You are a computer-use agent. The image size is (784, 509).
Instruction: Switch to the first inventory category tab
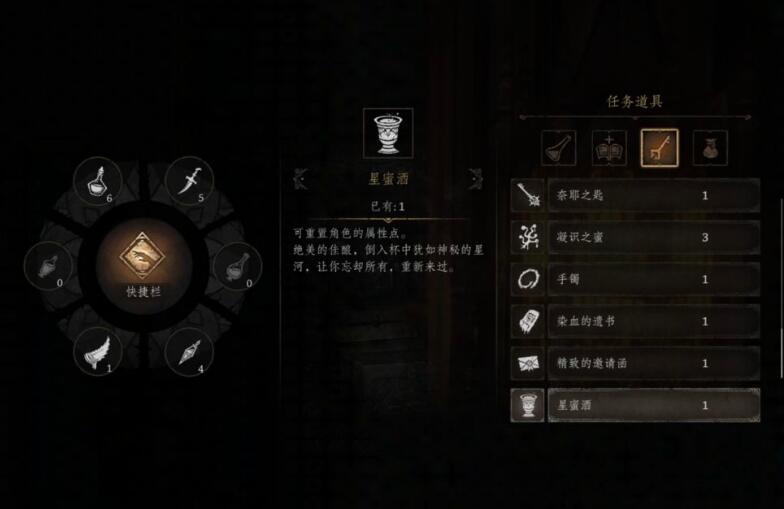[558, 148]
